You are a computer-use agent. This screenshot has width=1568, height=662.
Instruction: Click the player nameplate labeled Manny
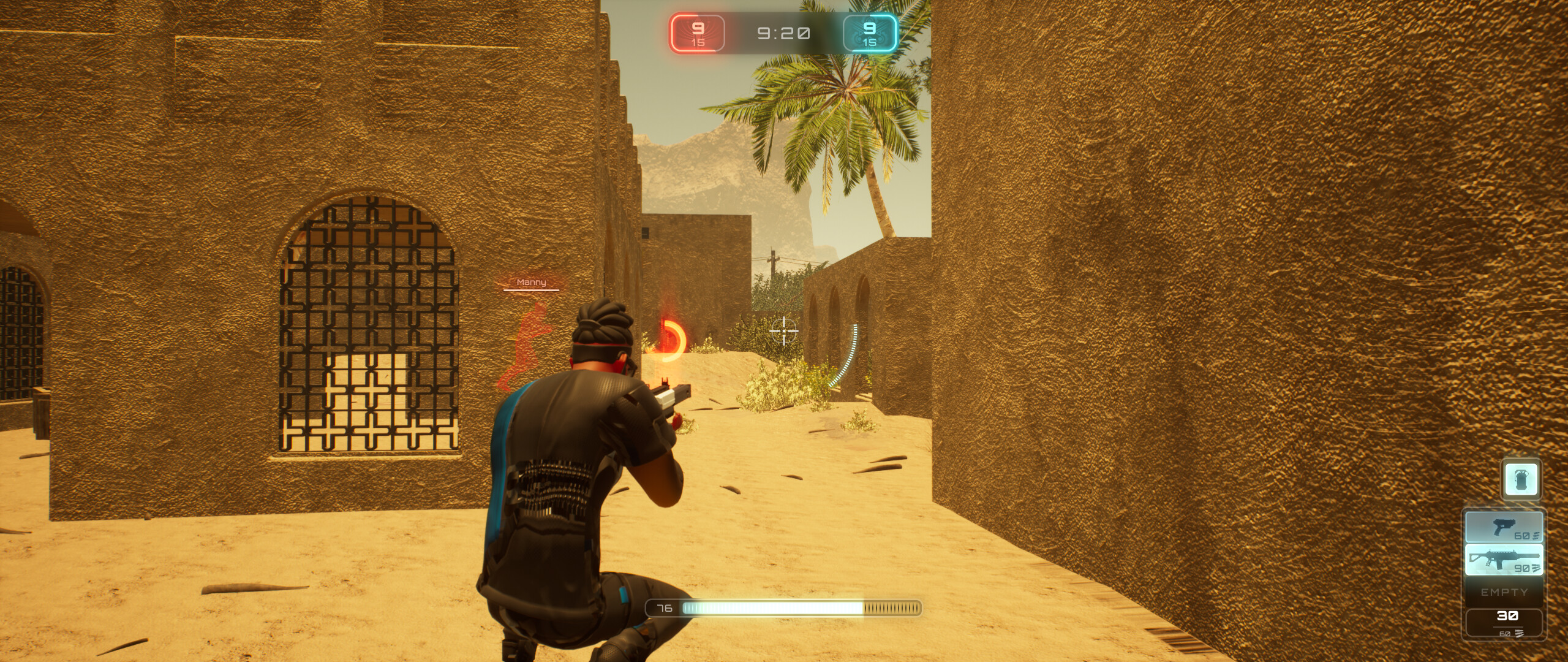tap(532, 283)
